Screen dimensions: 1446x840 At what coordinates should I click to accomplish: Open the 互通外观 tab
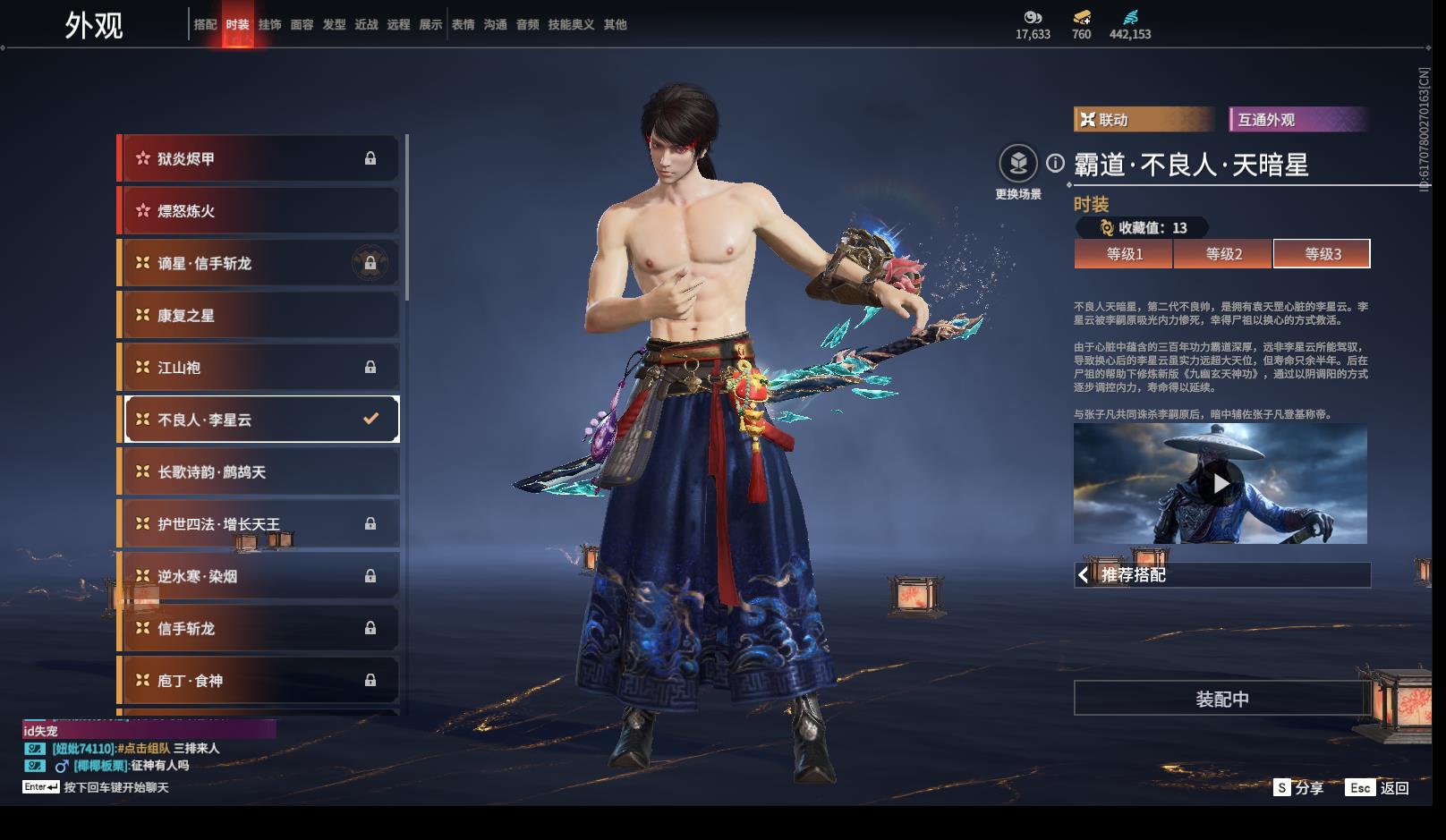(1297, 120)
